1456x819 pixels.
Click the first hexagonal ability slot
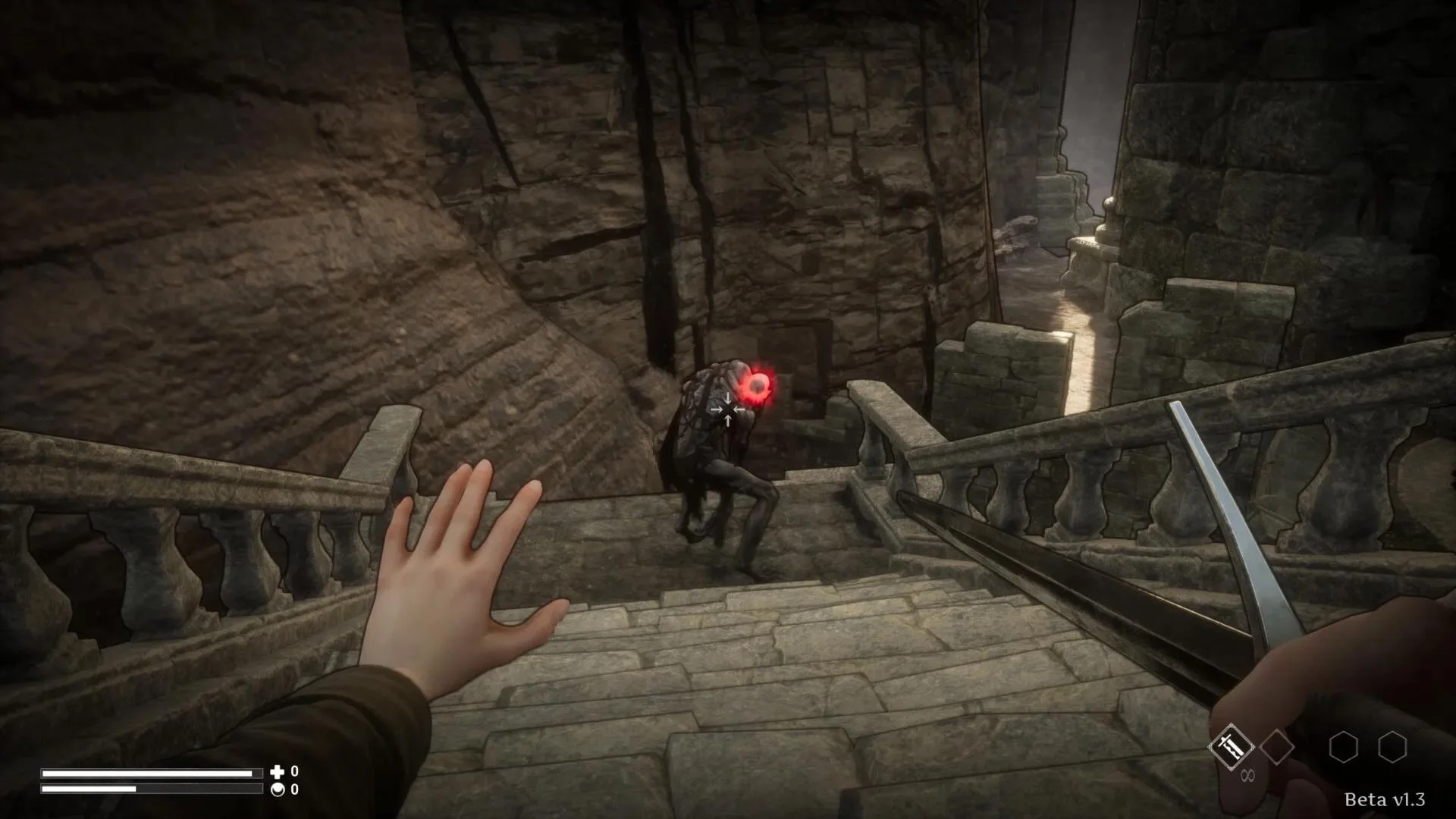tap(1343, 746)
